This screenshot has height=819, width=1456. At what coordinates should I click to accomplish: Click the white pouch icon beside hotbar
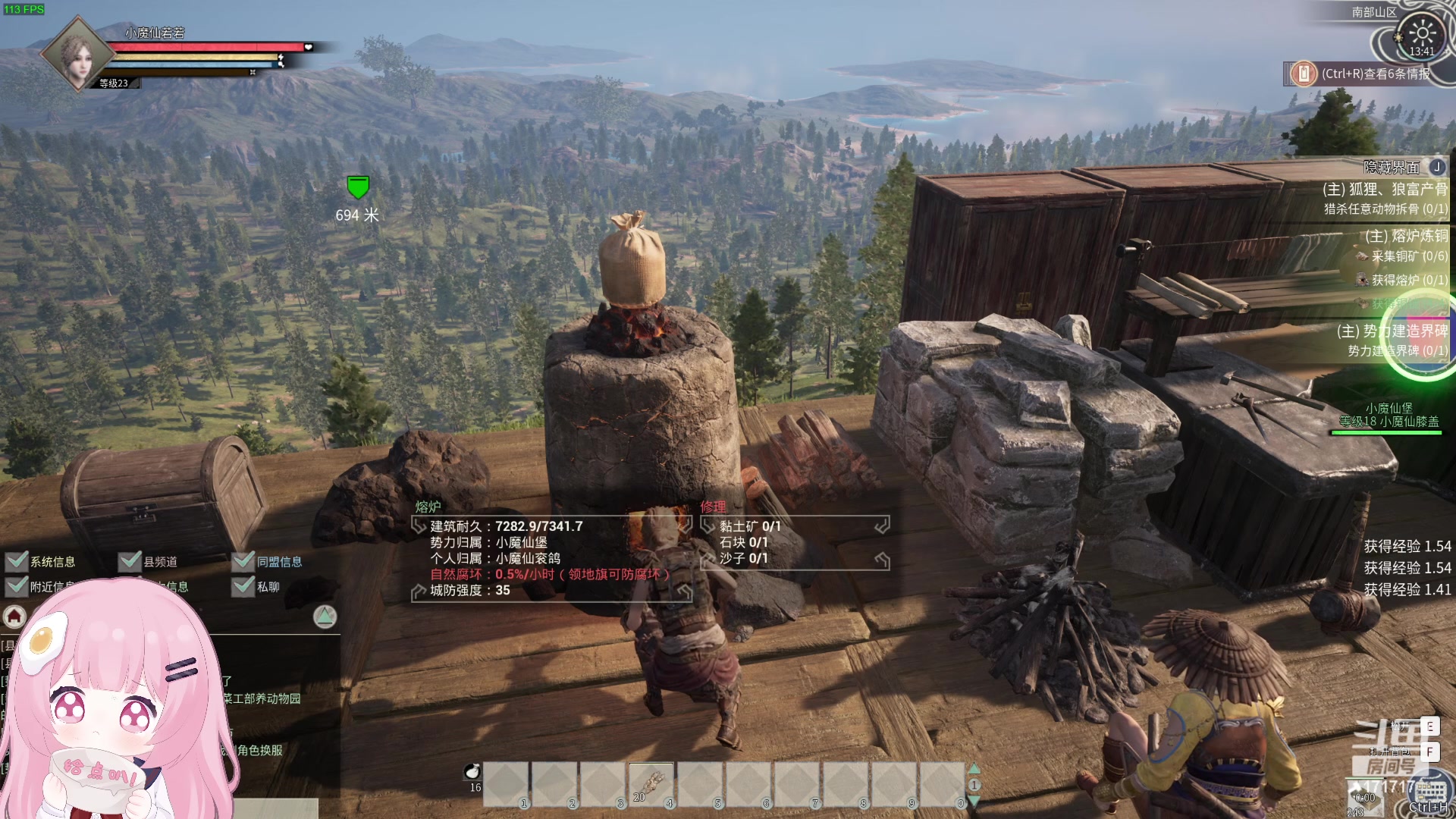pos(472,771)
